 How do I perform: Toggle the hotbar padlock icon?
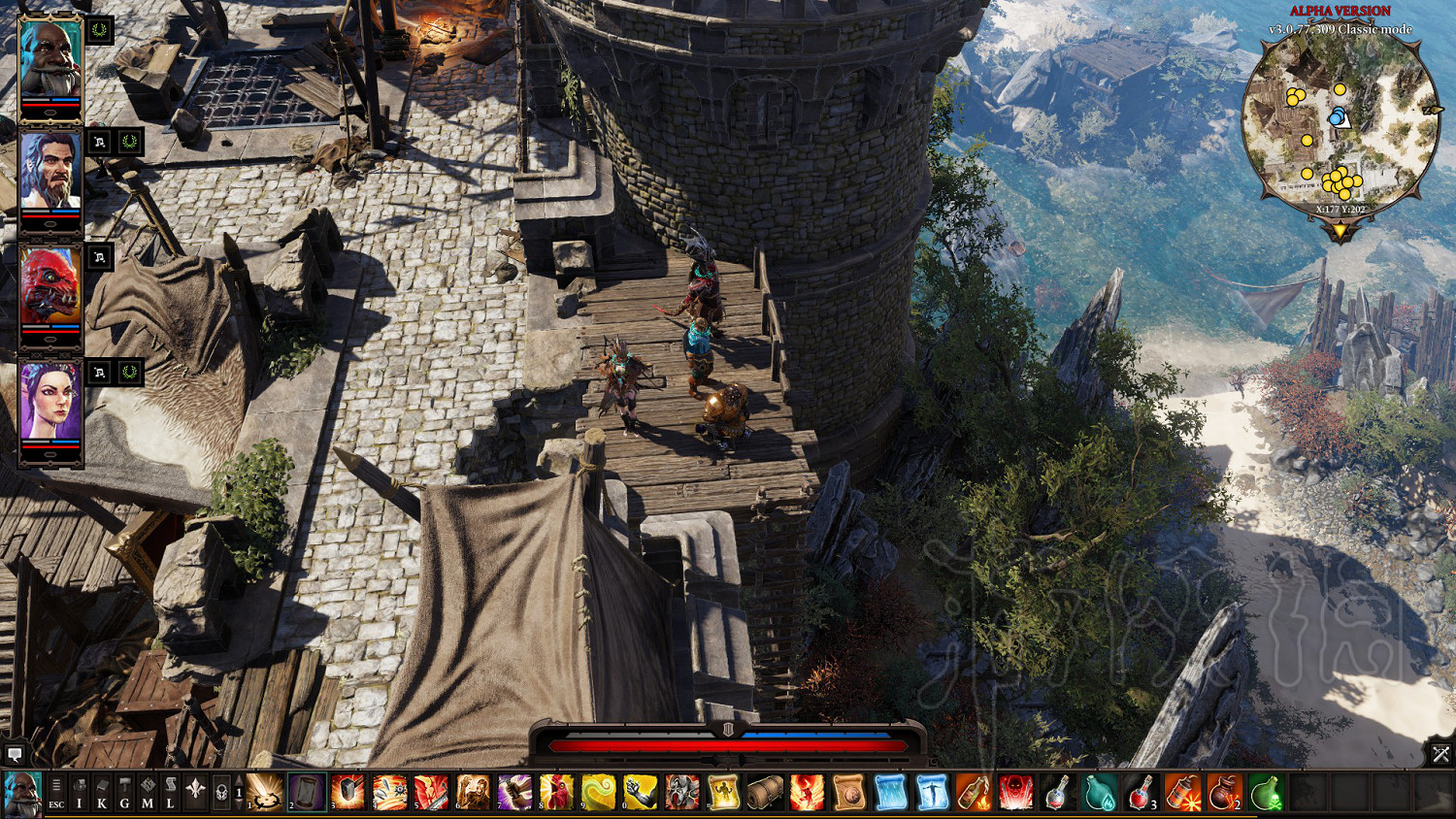pyautogui.click(x=221, y=792)
